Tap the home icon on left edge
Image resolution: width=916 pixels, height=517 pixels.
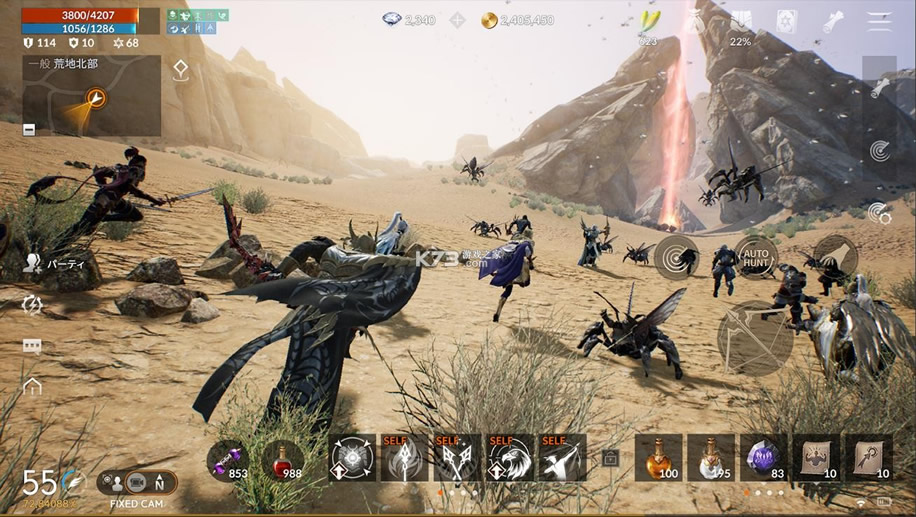(32, 386)
